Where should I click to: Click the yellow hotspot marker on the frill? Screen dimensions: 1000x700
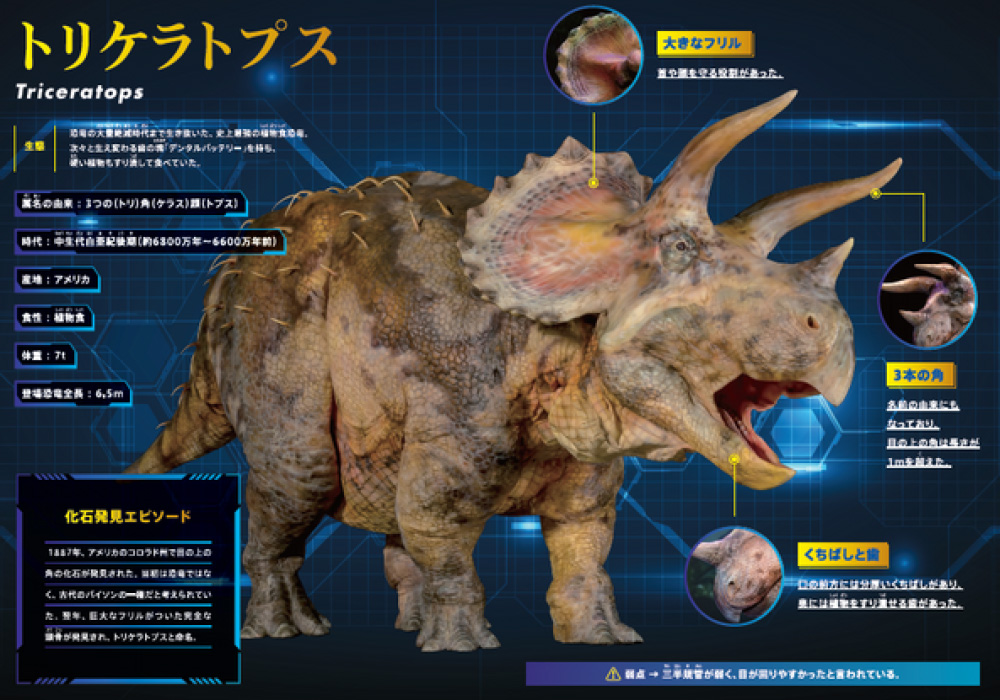pyautogui.click(x=594, y=183)
